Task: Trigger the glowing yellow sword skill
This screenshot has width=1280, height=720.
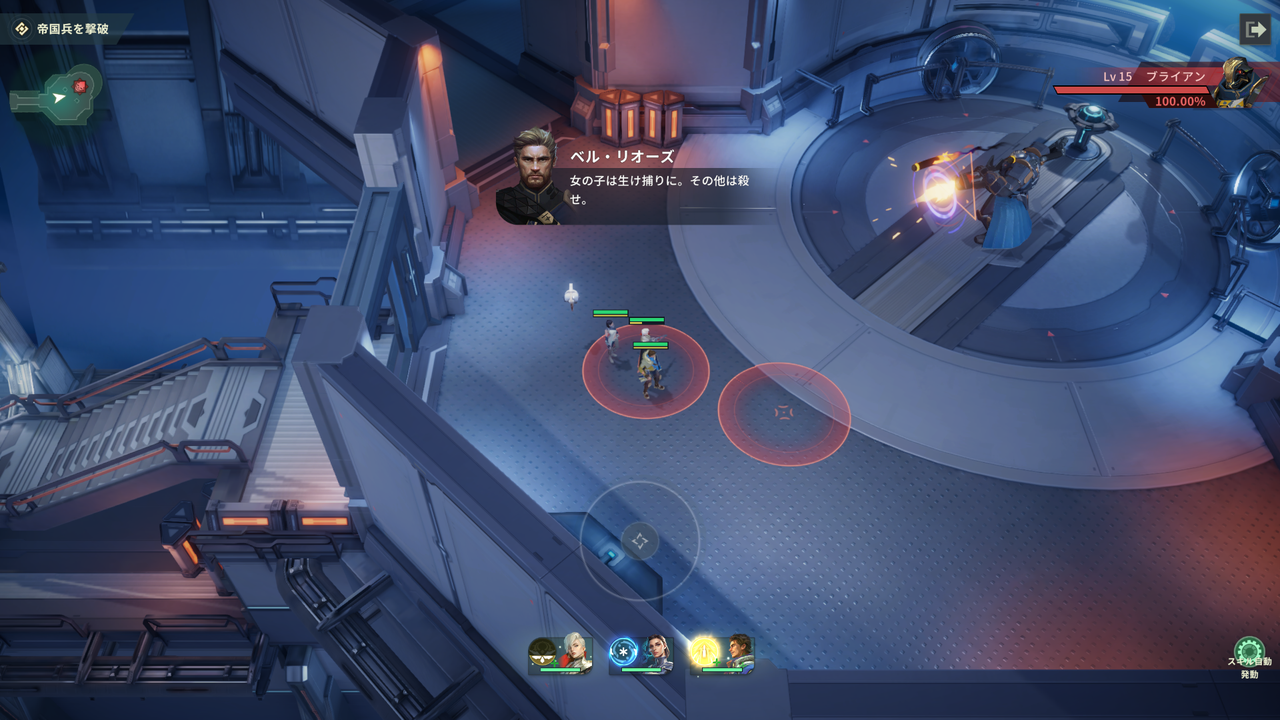Action: 705,652
